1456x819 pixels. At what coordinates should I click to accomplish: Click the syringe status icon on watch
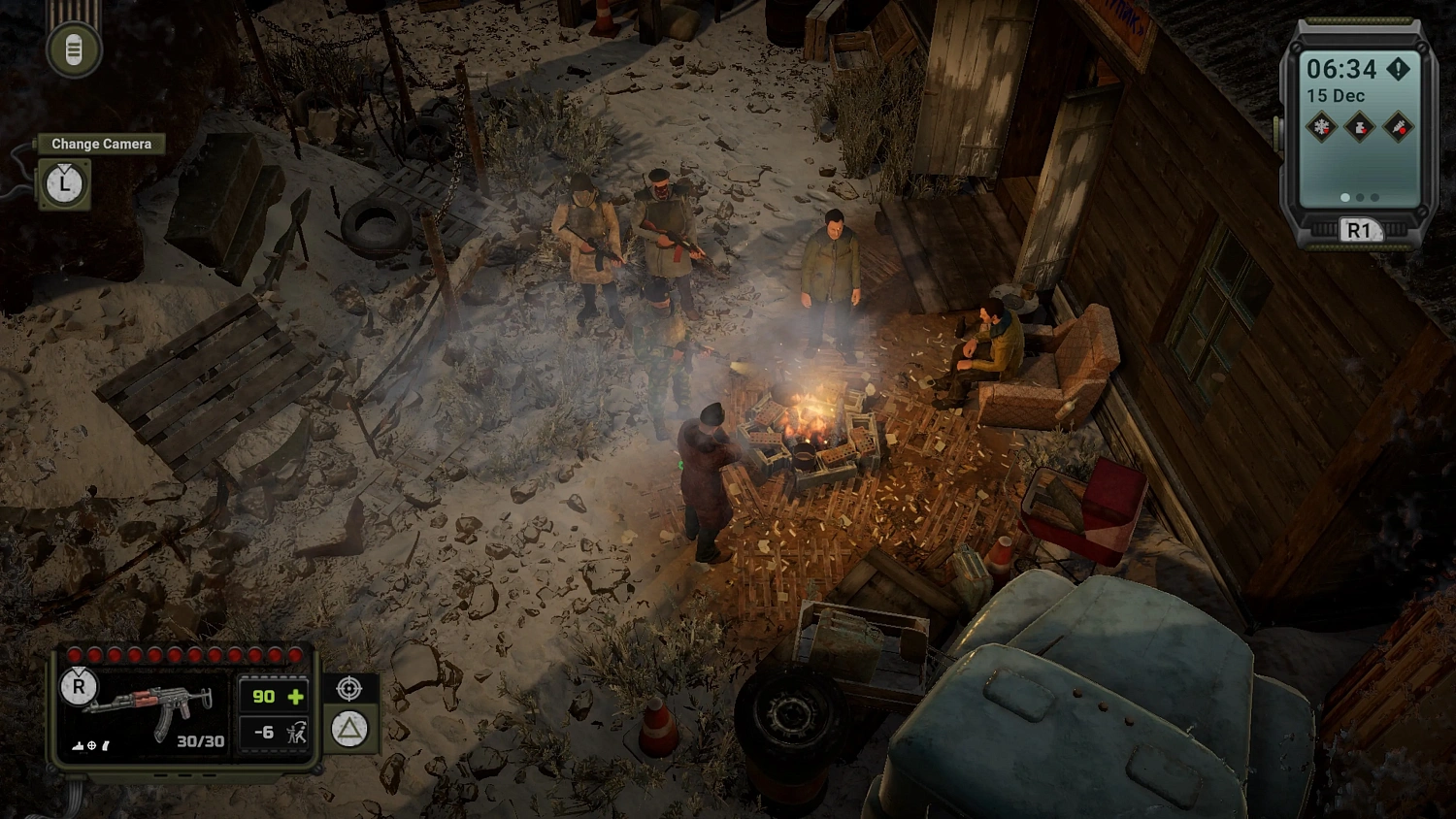point(1398,127)
